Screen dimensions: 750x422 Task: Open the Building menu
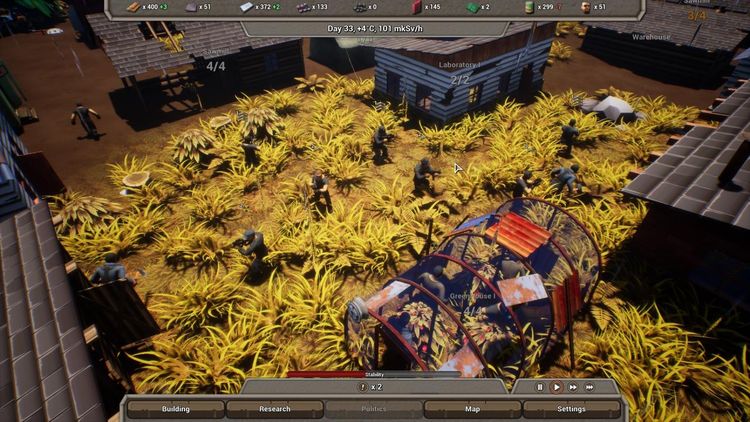point(175,409)
